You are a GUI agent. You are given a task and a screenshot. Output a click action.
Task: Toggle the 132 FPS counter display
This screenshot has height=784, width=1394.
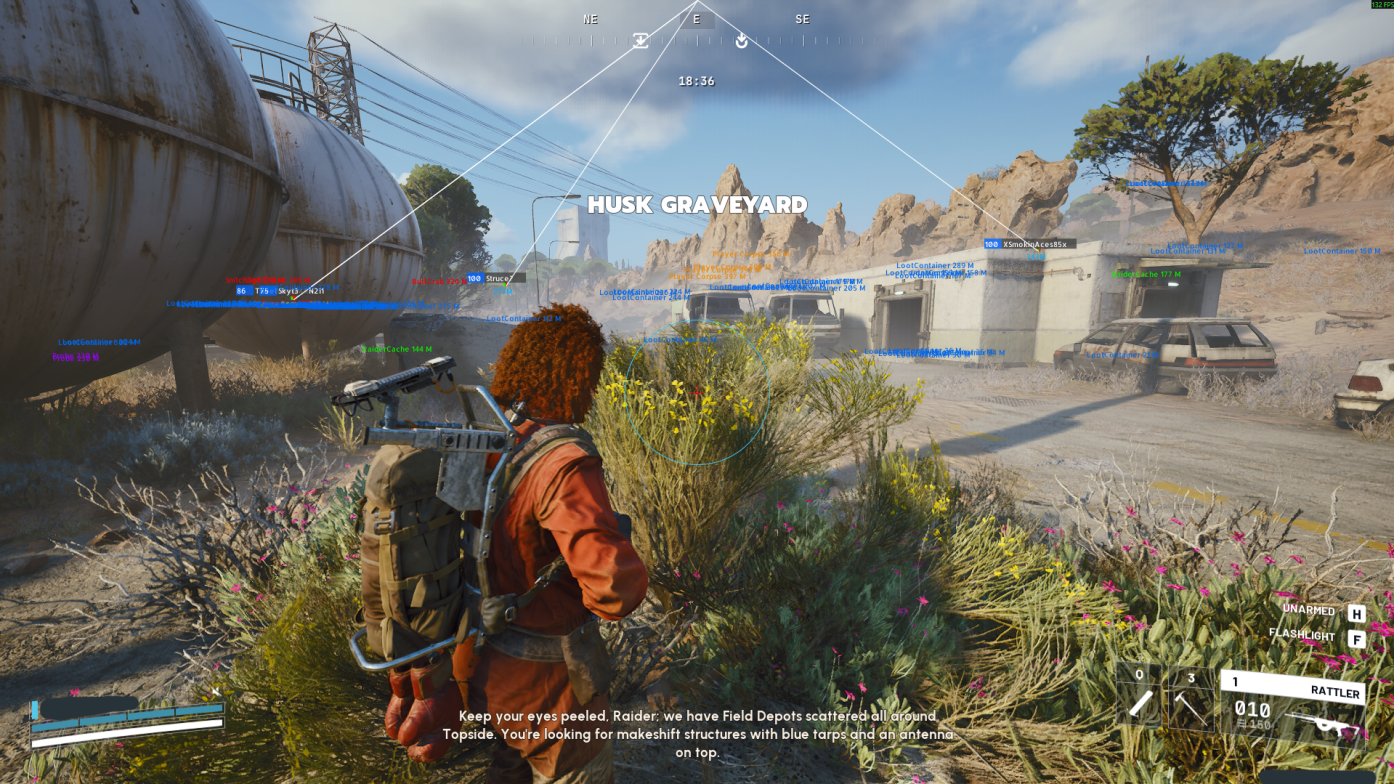(1381, 4)
